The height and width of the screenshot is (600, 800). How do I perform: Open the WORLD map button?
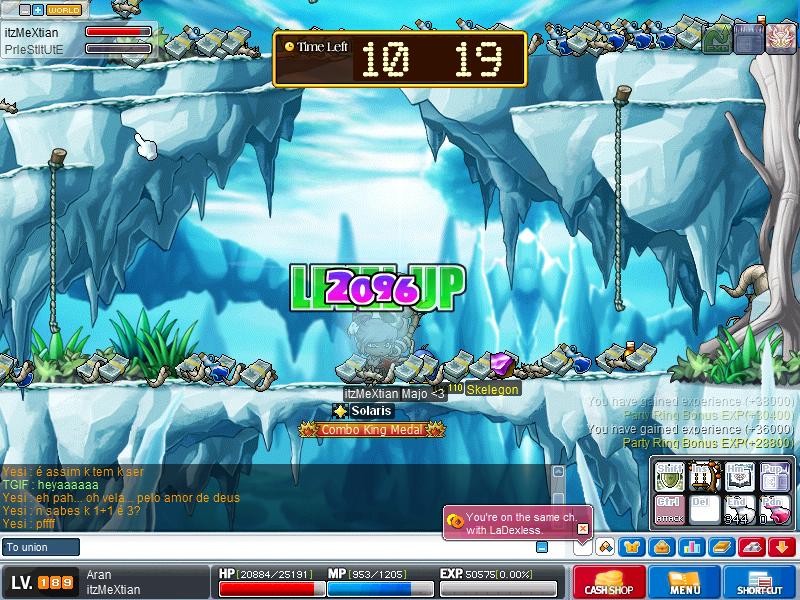point(64,10)
